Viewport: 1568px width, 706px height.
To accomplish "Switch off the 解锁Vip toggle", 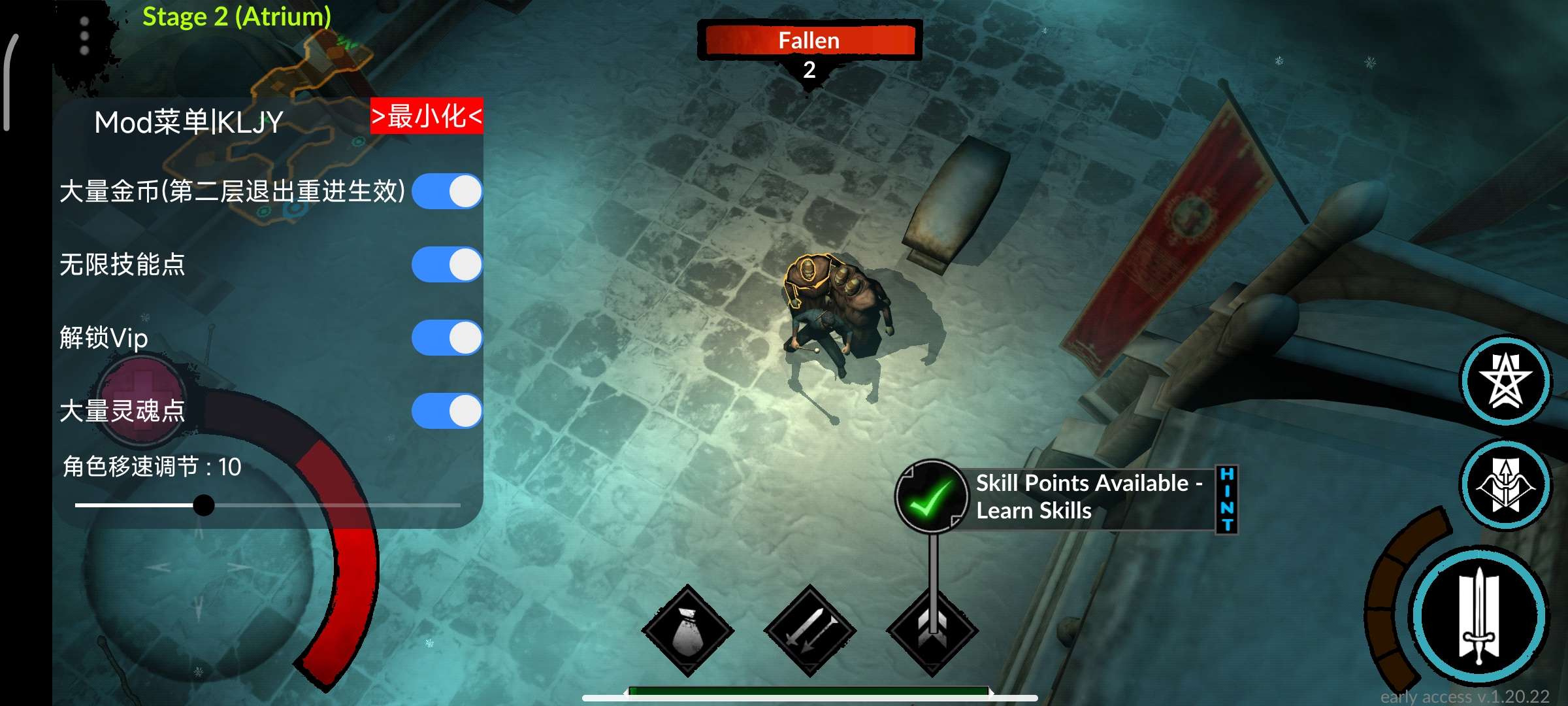I will tap(447, 338).
